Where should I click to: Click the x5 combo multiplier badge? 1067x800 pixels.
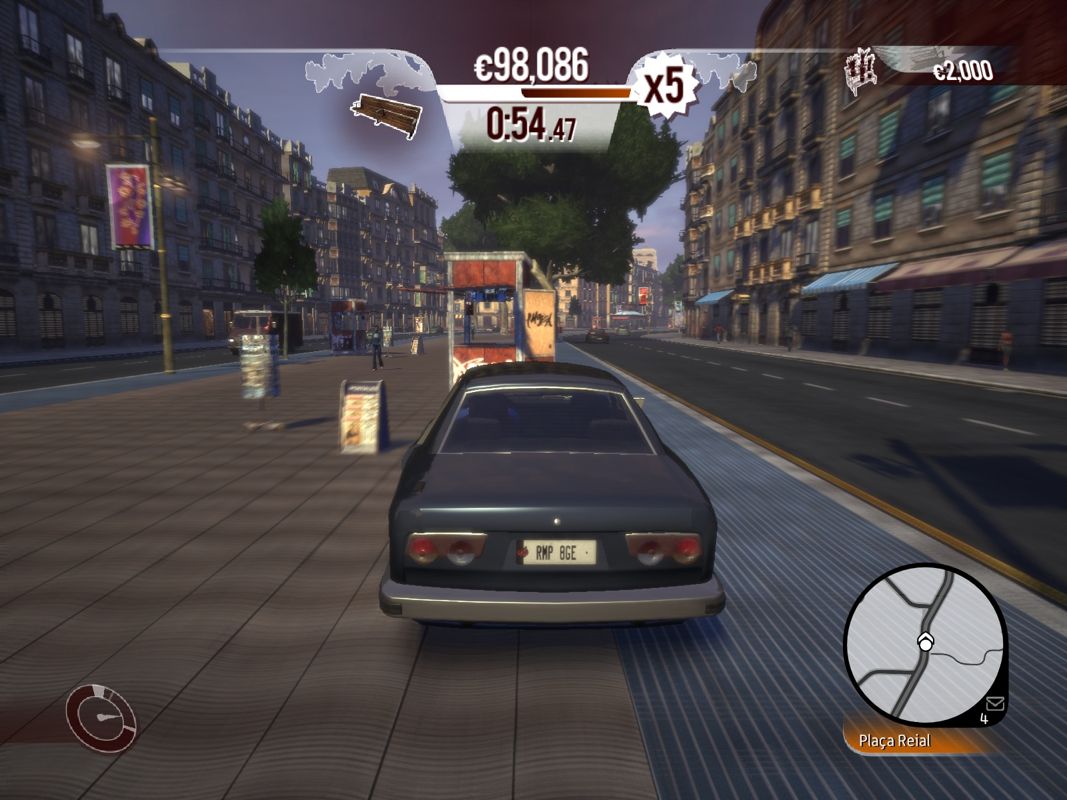tap(664, 86)
